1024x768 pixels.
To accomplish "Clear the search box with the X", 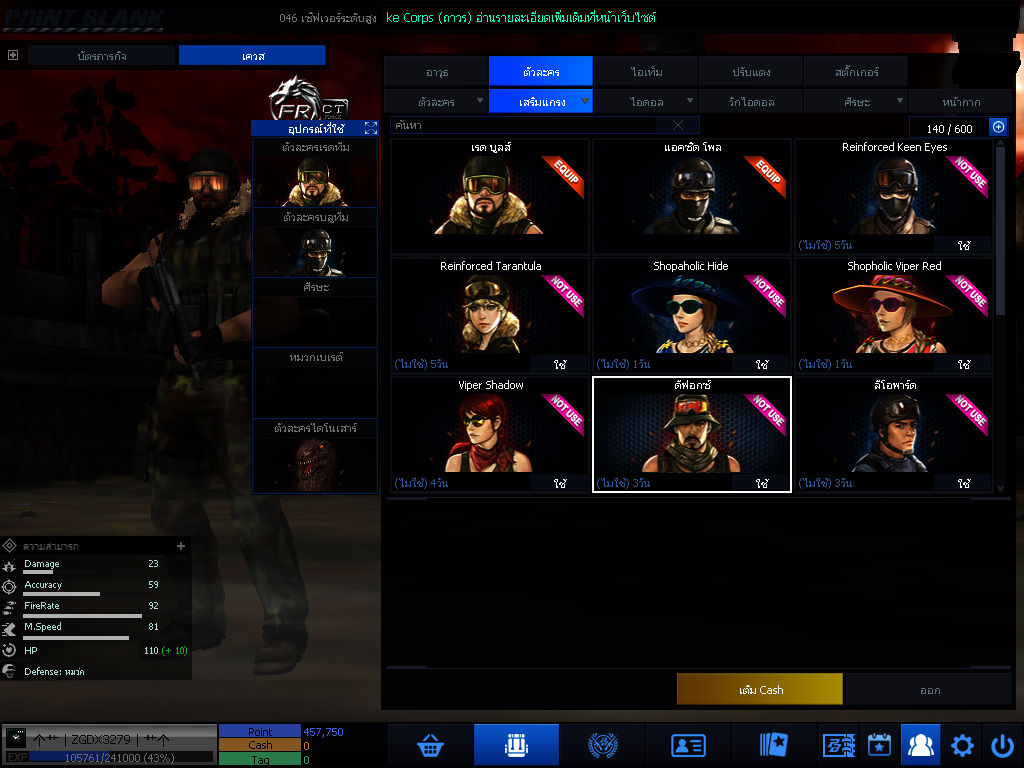I will [x=678, y=126].
